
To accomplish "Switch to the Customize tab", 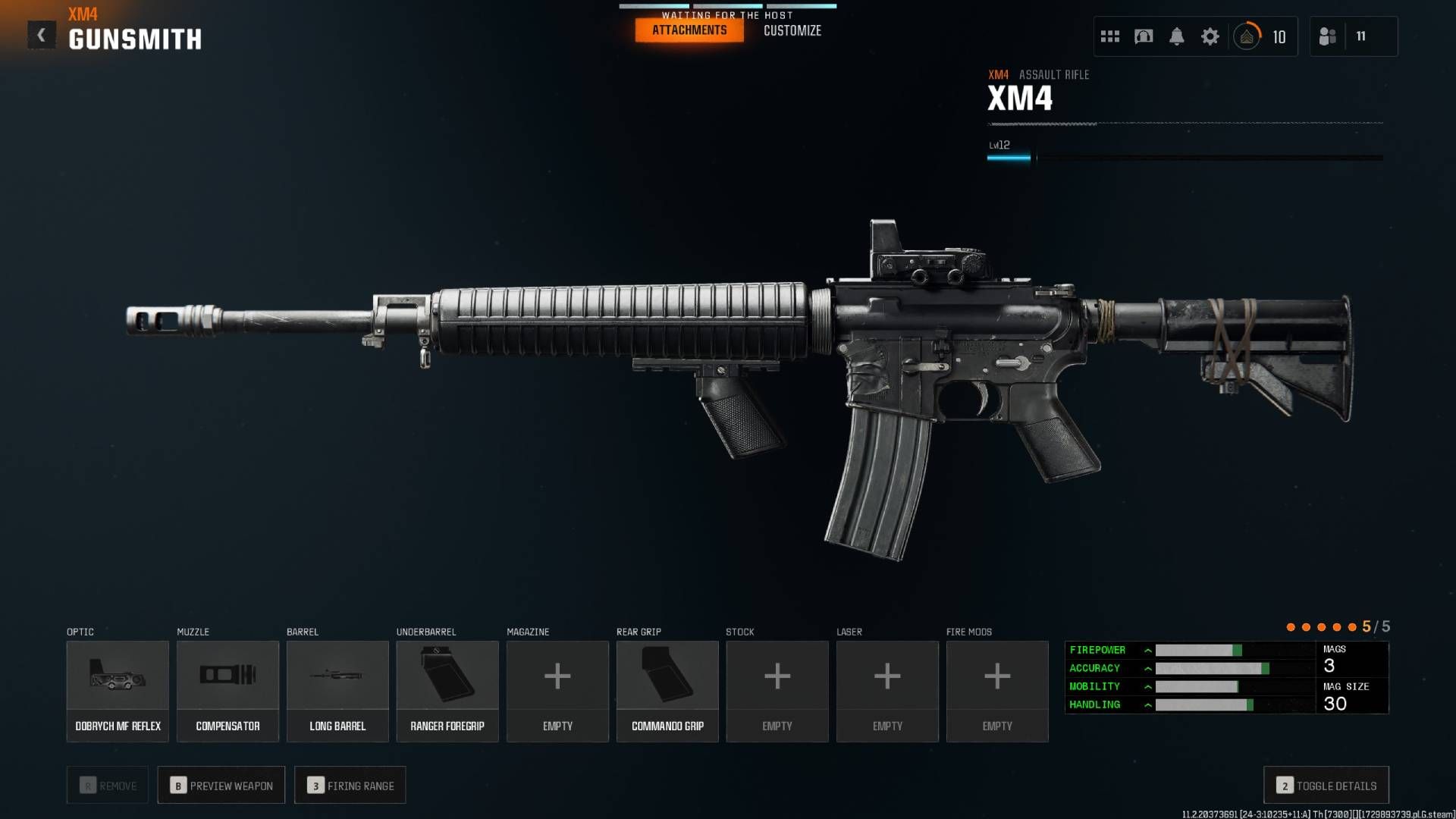I will click(792, 31).
